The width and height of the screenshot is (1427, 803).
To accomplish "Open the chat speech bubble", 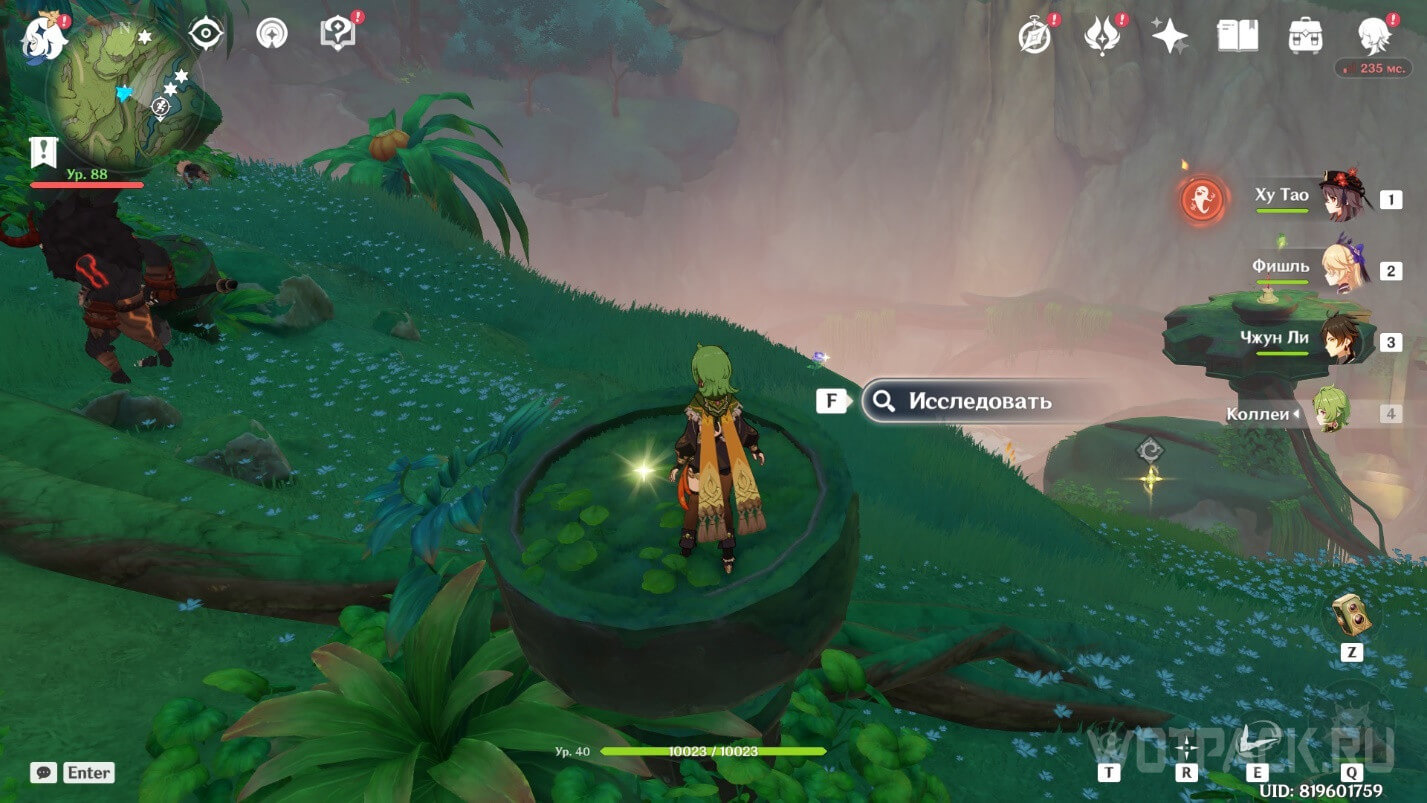I will pos(43,772).
